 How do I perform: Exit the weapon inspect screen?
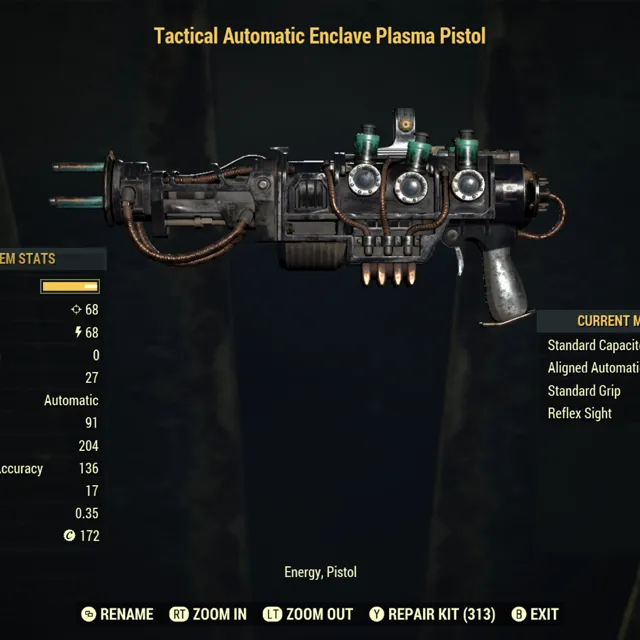click(535, 614)
